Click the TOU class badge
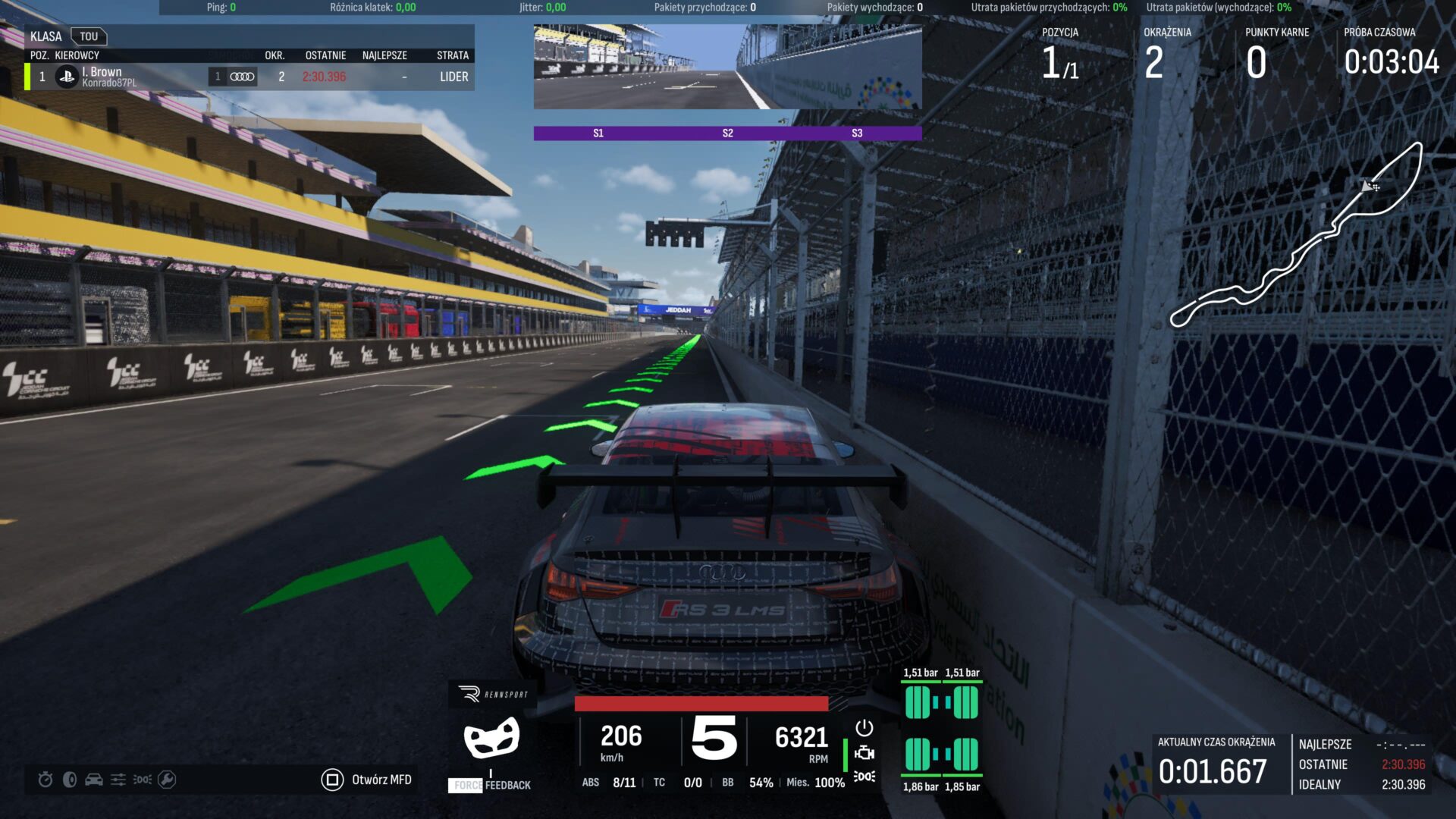 [x=89, y=36]
